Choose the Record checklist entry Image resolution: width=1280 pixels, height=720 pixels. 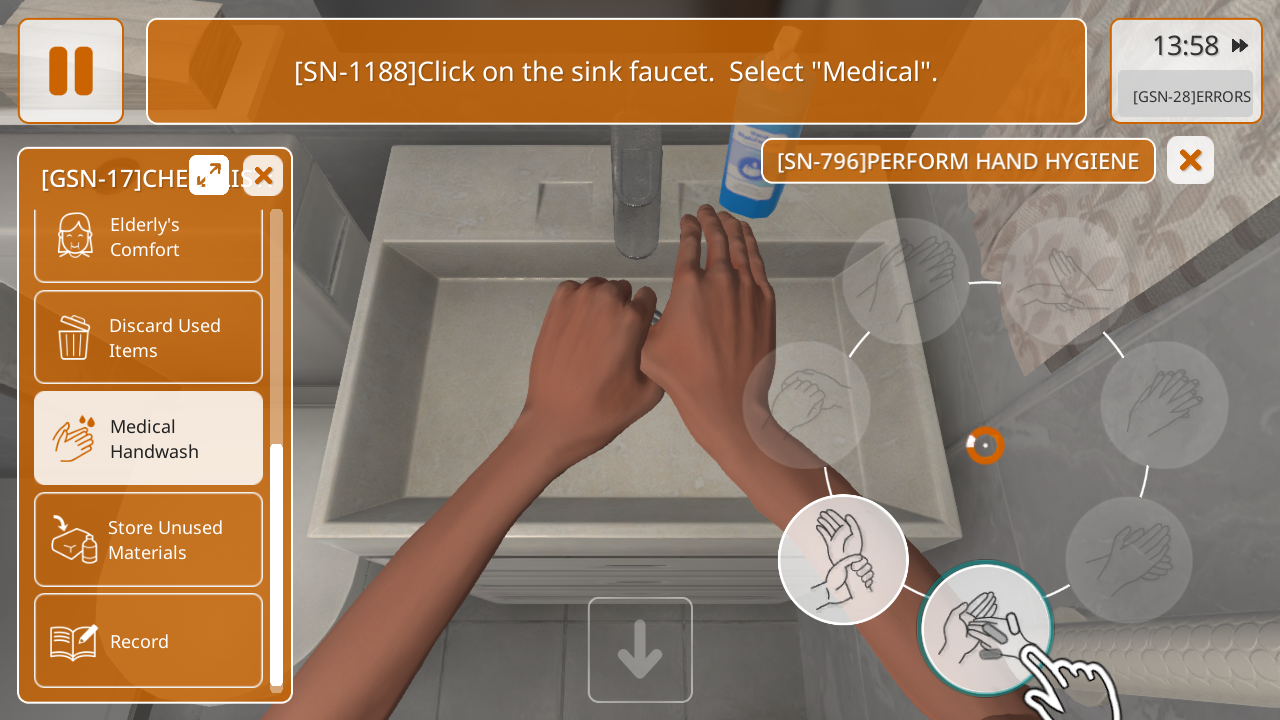pos(148,641)
